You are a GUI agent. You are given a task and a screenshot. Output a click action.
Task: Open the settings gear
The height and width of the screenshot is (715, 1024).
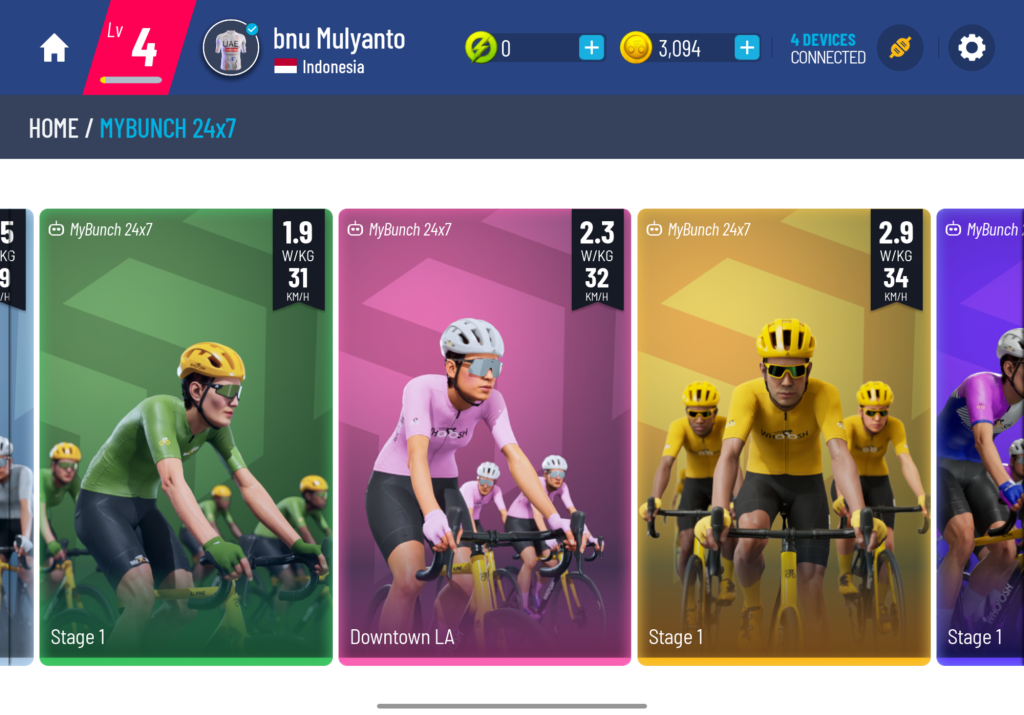(x=971, y=48)
